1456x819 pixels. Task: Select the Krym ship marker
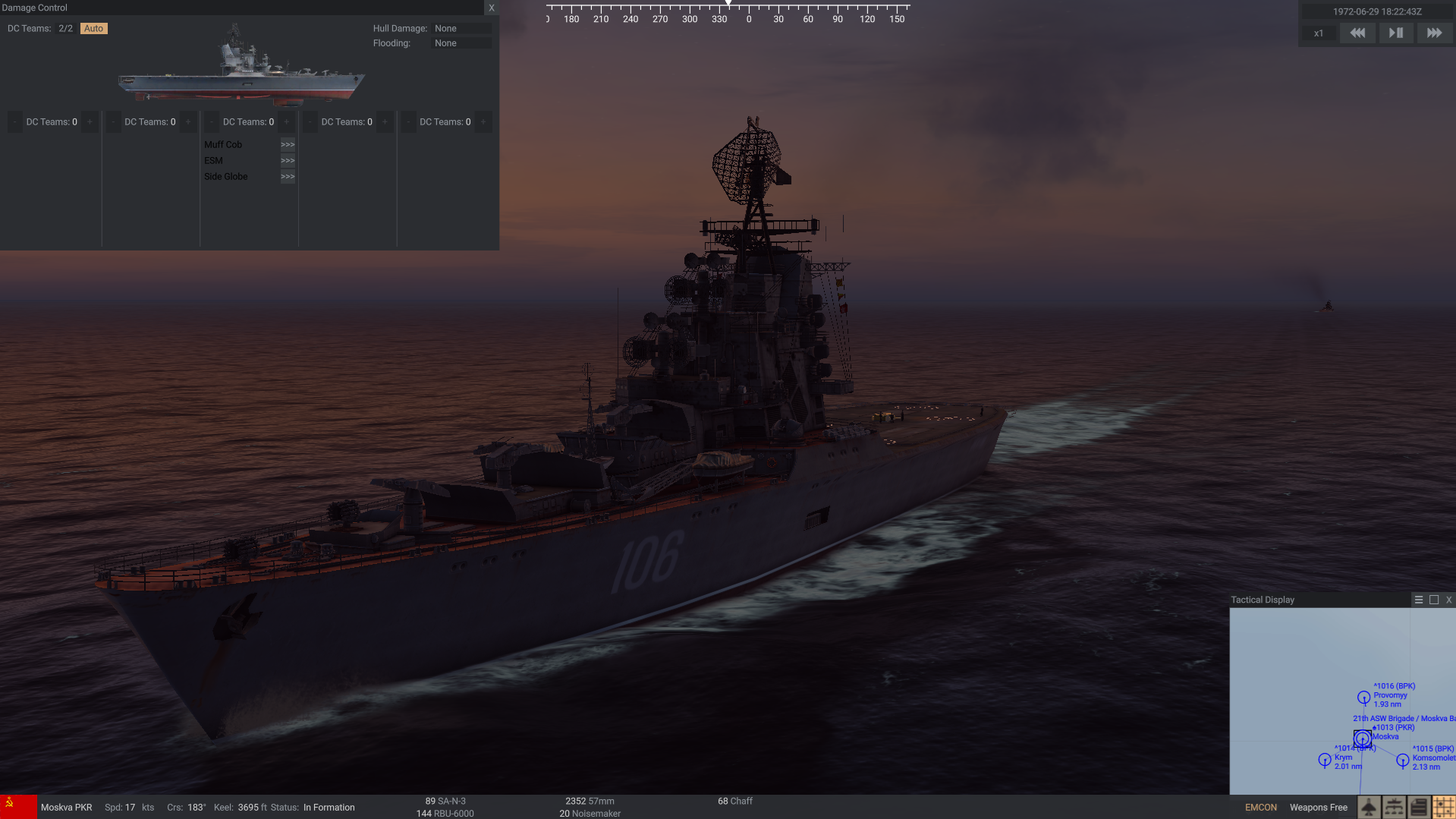(x=1325, y=759)
